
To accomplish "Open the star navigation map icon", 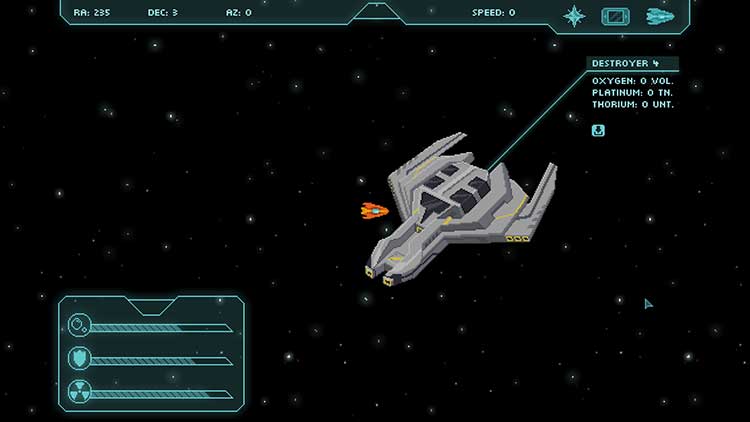I will 574,15.
